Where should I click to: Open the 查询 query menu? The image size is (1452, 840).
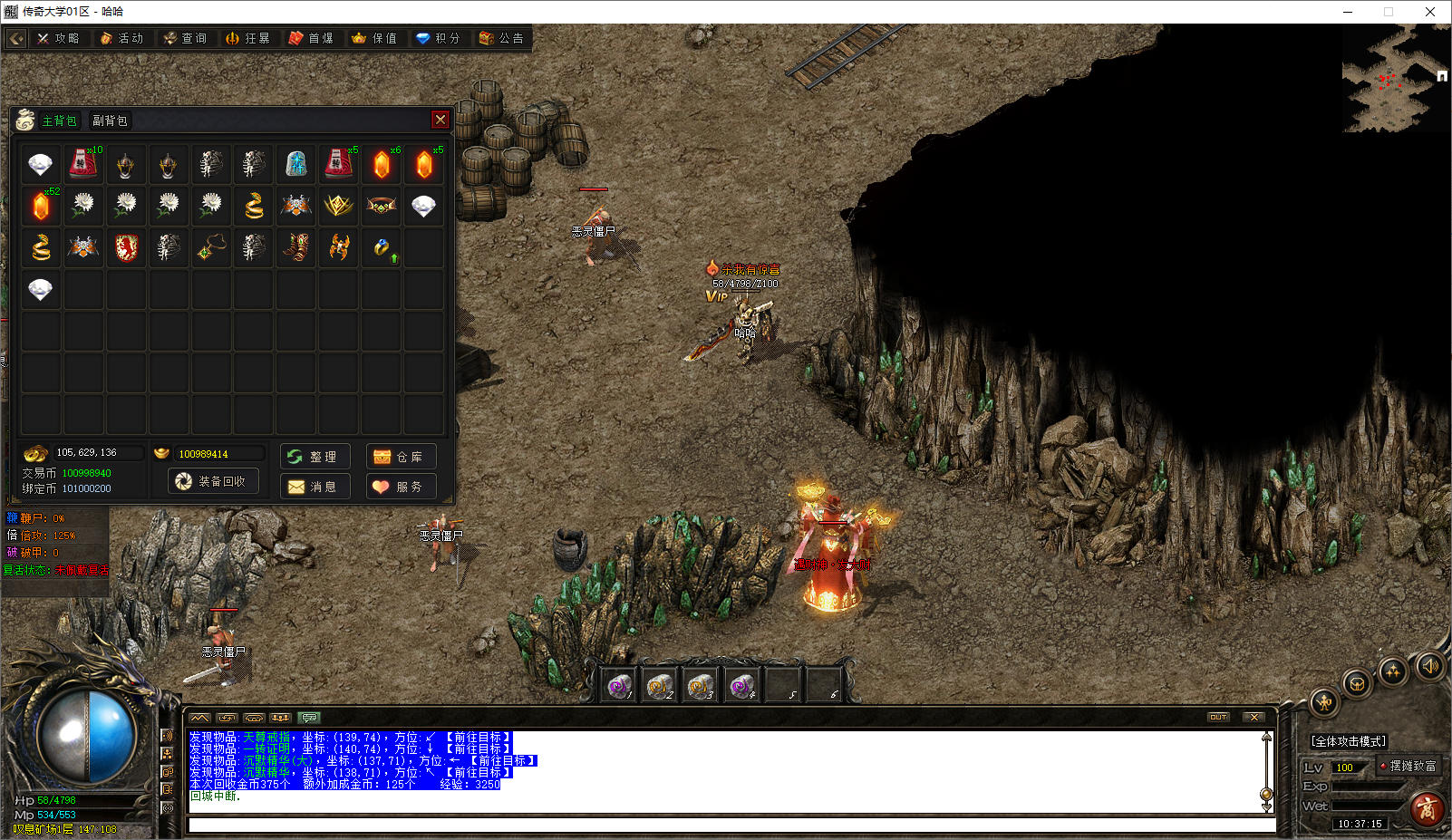pos(186,38)
